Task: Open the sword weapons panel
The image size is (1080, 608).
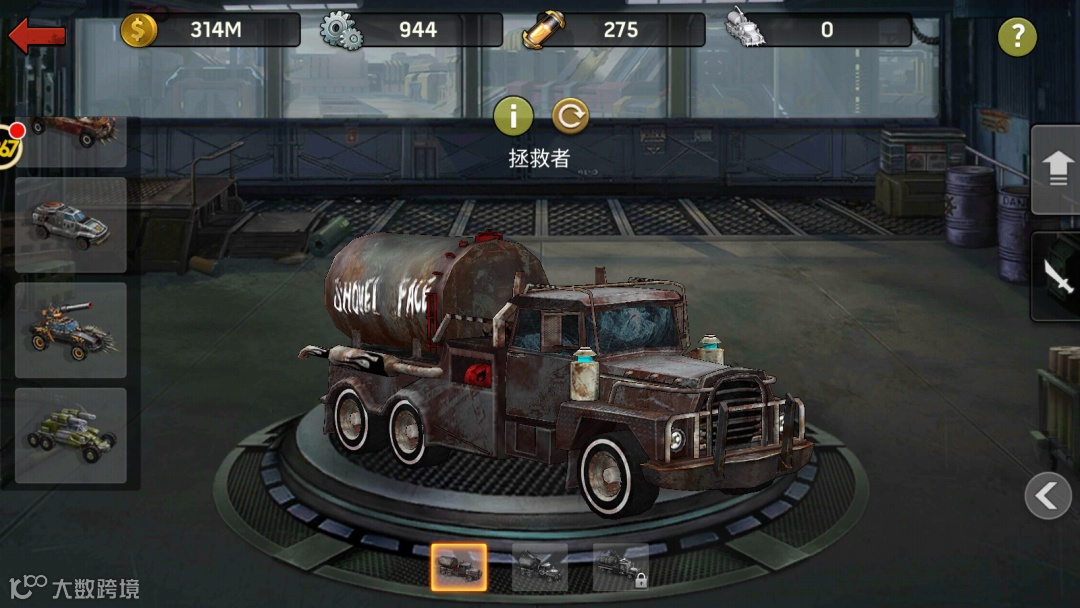Action: [1056, 276]
